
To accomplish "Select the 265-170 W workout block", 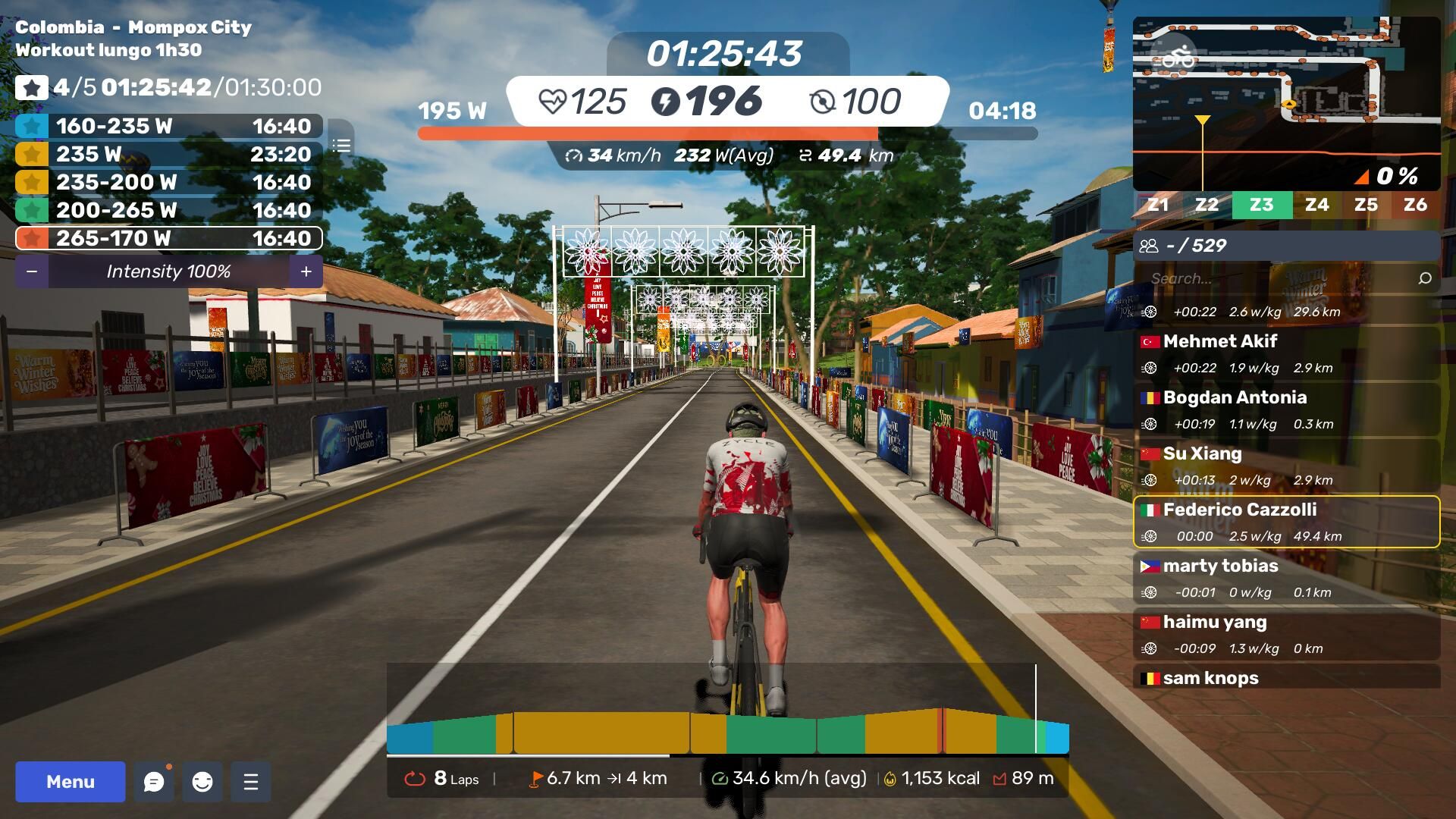I will 168,238.
